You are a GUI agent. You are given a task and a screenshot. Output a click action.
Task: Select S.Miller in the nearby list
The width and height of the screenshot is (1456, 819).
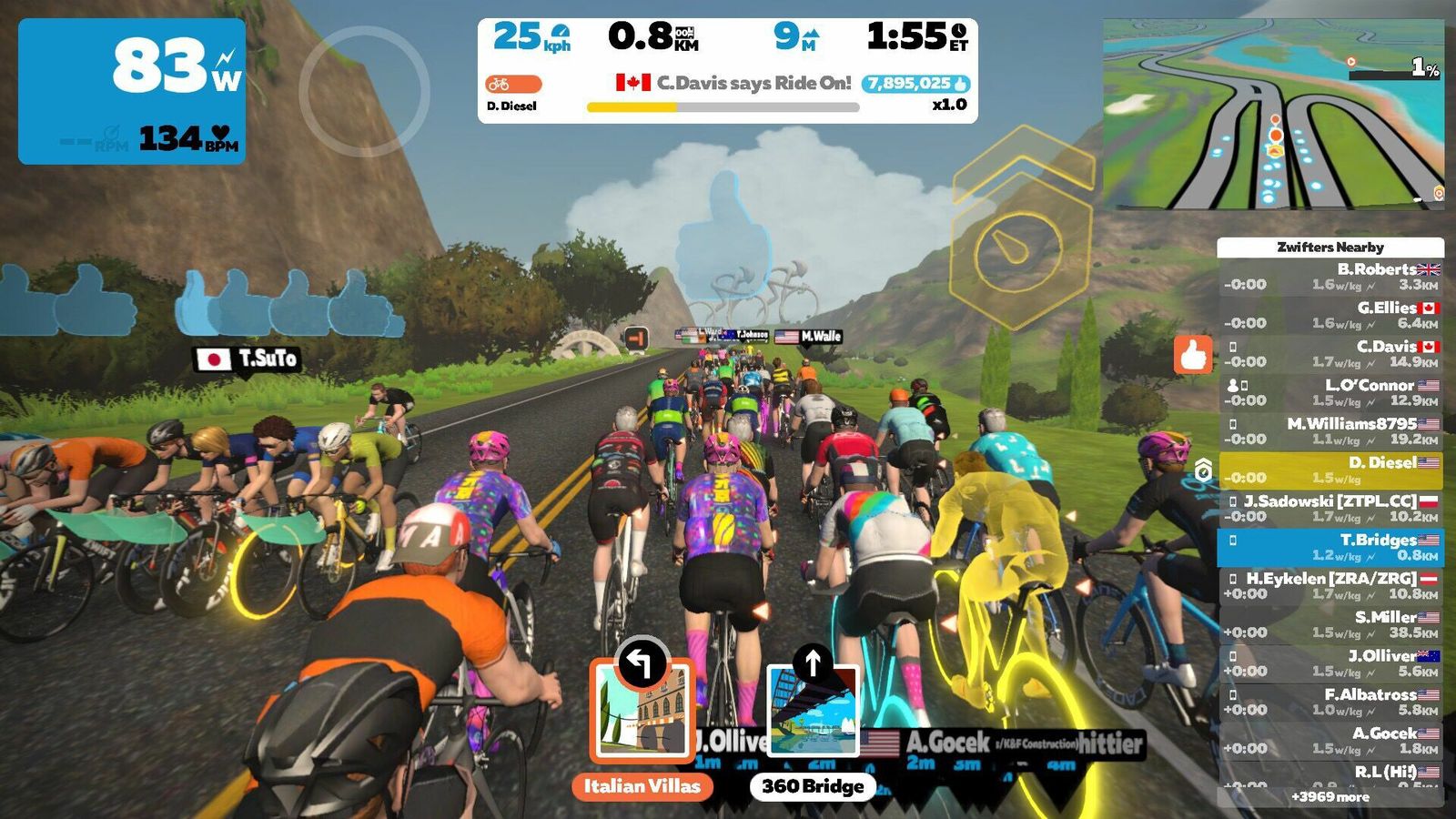click(x=1330, y=624)
